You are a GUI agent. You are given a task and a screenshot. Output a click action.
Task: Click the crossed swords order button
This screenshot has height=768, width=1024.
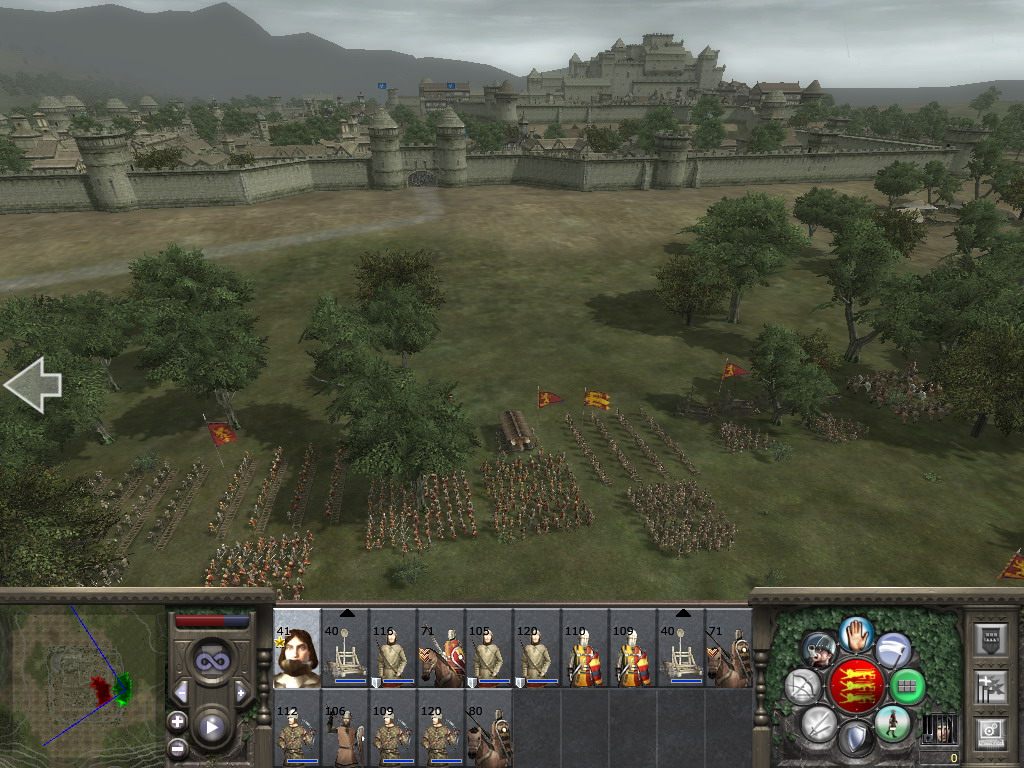819,723
